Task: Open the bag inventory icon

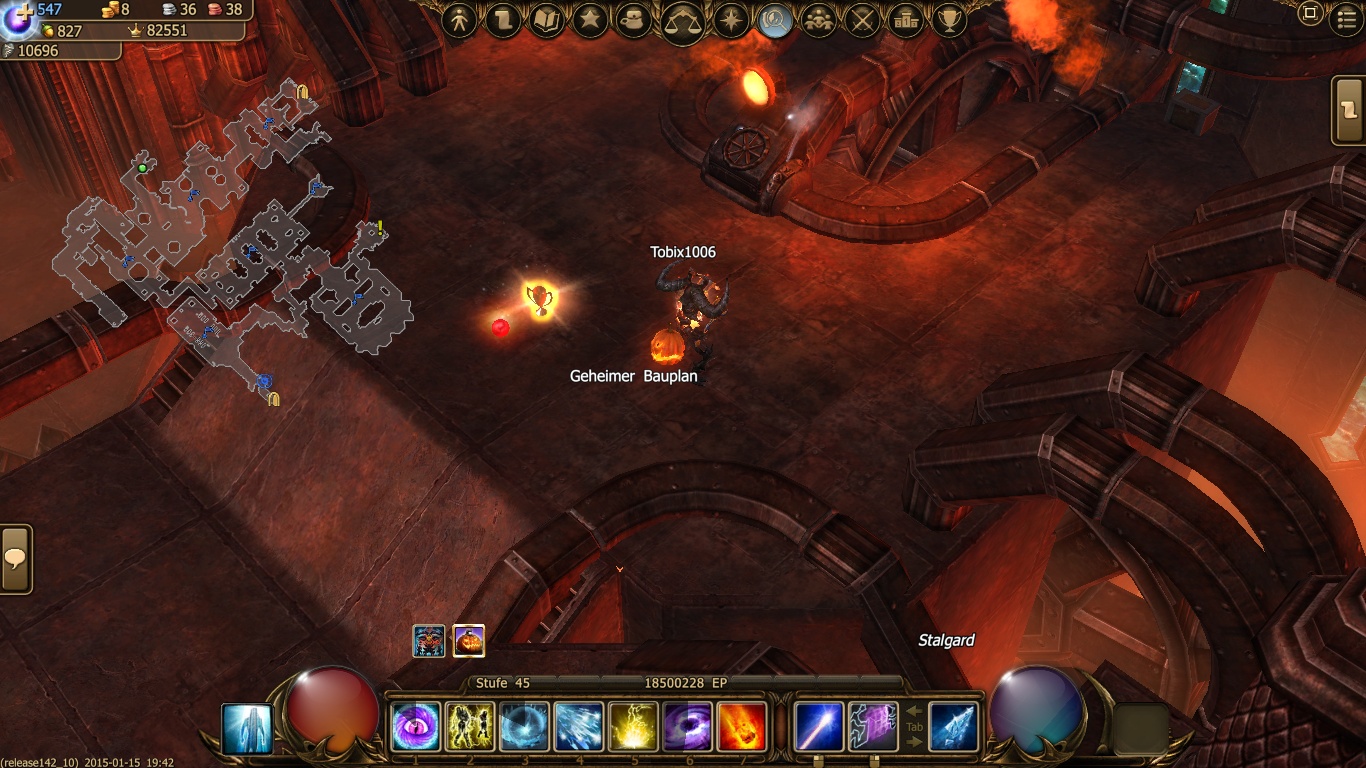Action: [634, 21]
